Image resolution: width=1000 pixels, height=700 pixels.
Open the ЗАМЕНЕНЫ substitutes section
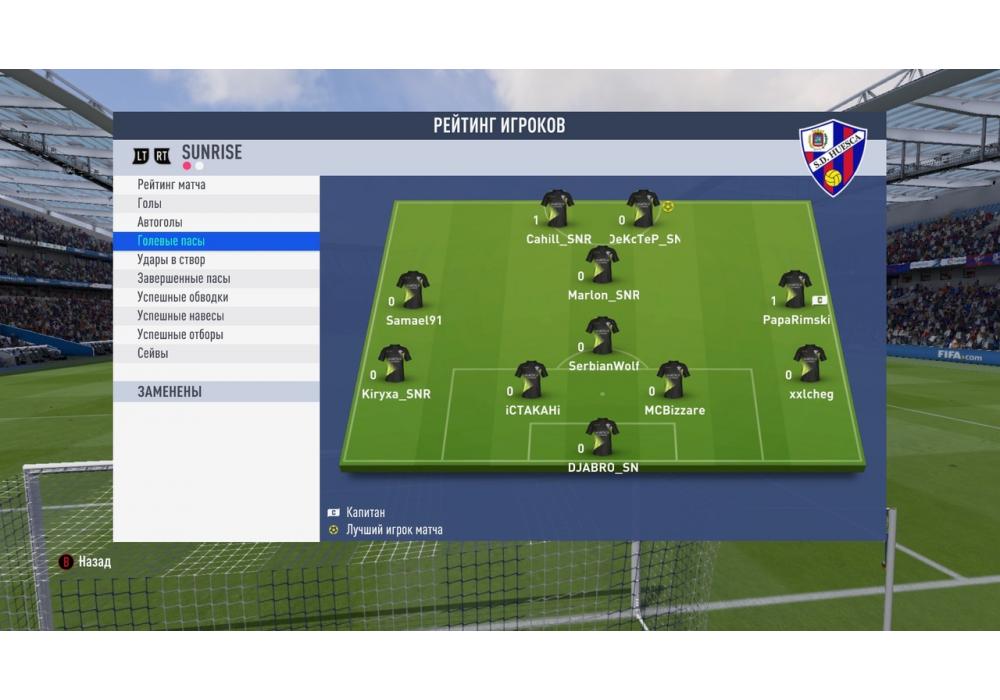(x=170, y=392)
